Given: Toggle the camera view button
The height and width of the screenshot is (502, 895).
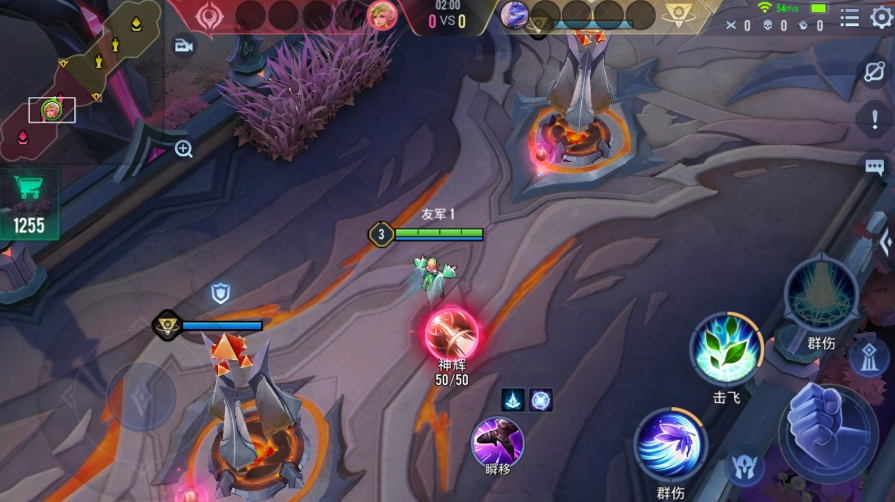Looking at the screenshot, I should coord(184,46).
